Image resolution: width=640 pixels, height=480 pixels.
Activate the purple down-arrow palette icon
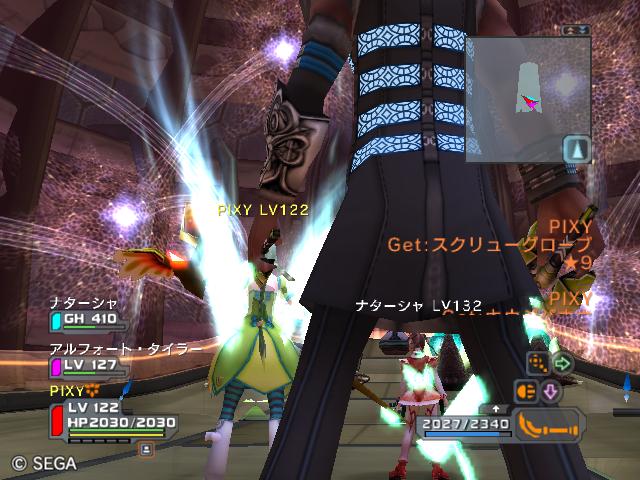551,390
